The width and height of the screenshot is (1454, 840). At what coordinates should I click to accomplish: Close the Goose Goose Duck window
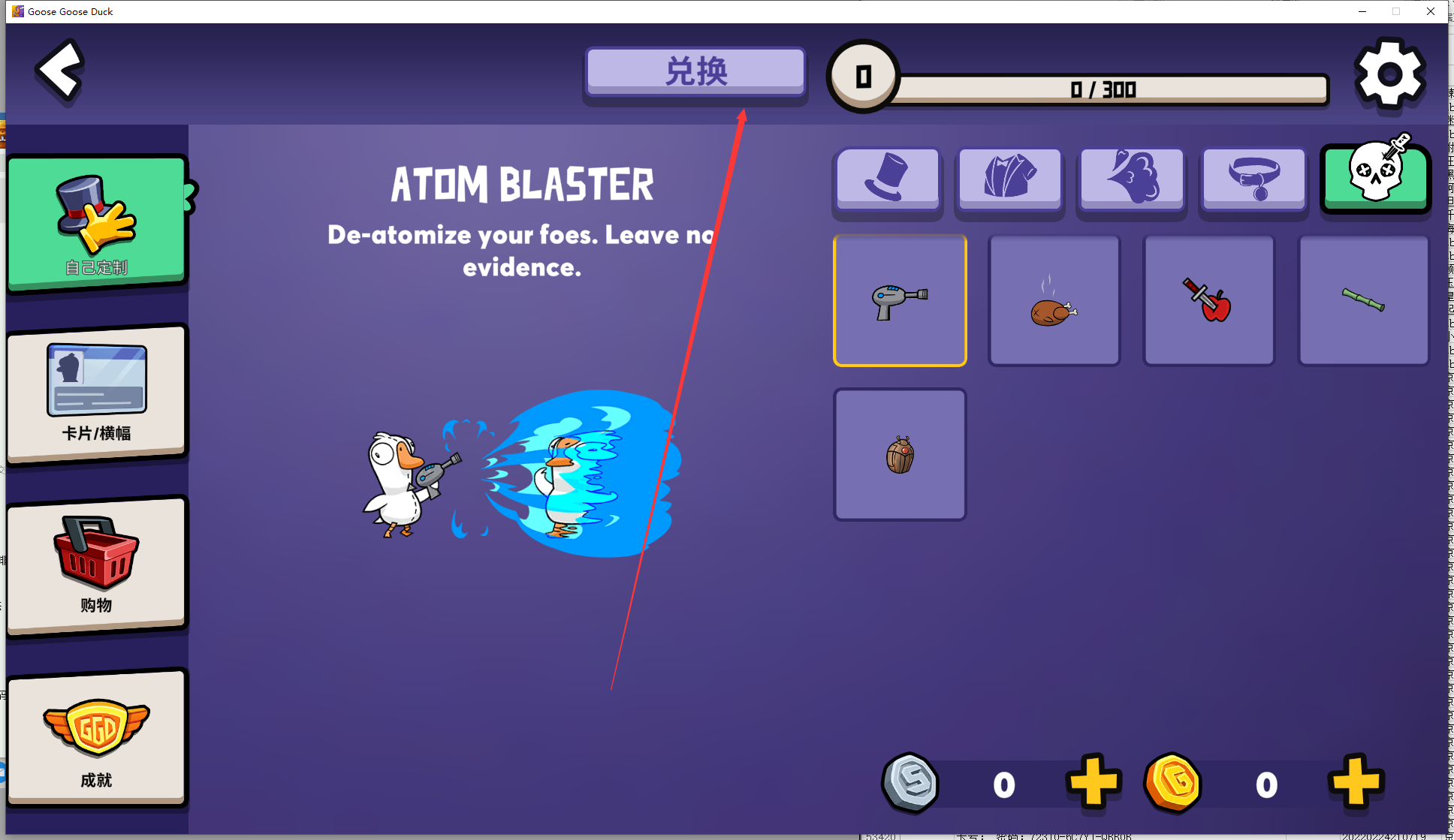click(x=1431, y=11)
